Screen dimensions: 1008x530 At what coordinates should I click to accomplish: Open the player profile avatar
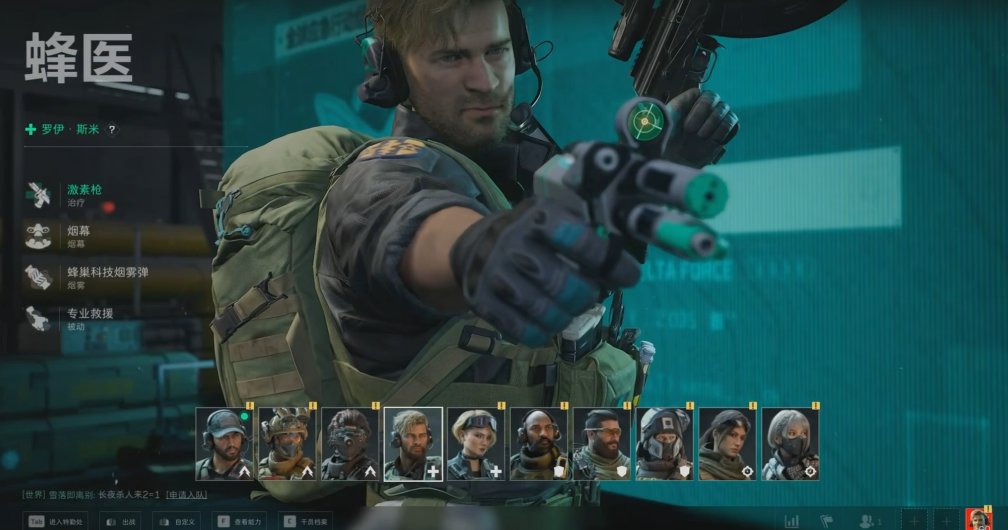coord(977,519)
